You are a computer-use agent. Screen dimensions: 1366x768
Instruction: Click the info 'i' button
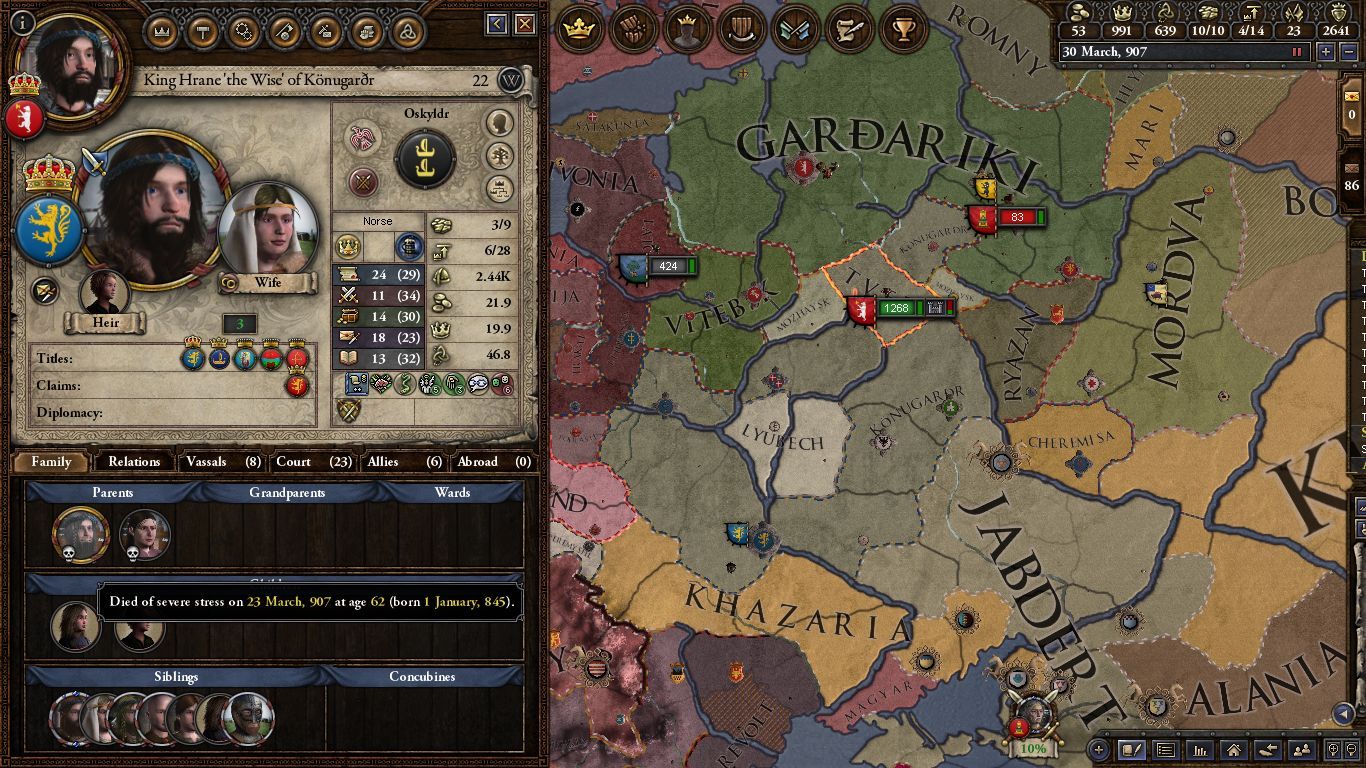22,22
